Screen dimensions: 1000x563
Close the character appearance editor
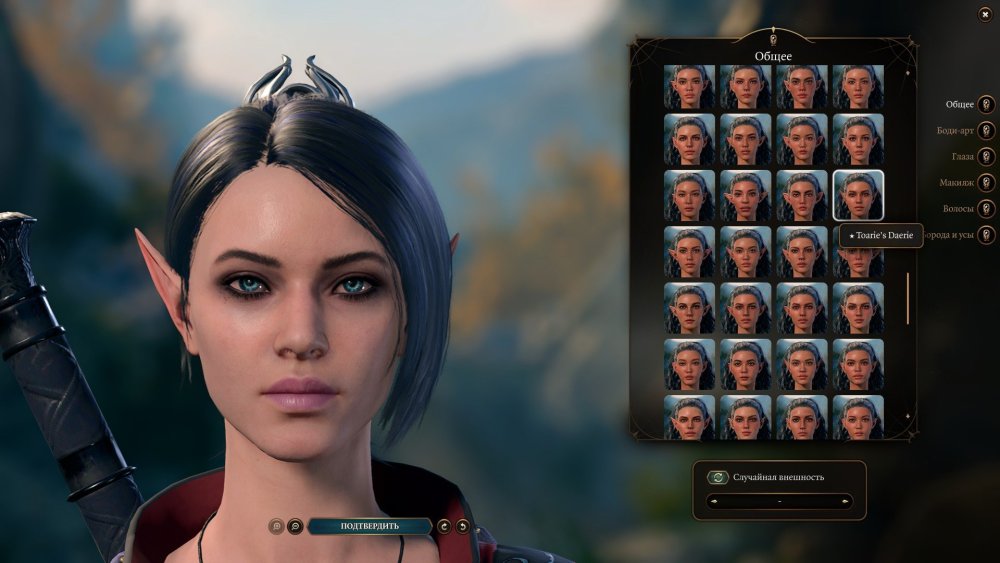pos(985,14)
